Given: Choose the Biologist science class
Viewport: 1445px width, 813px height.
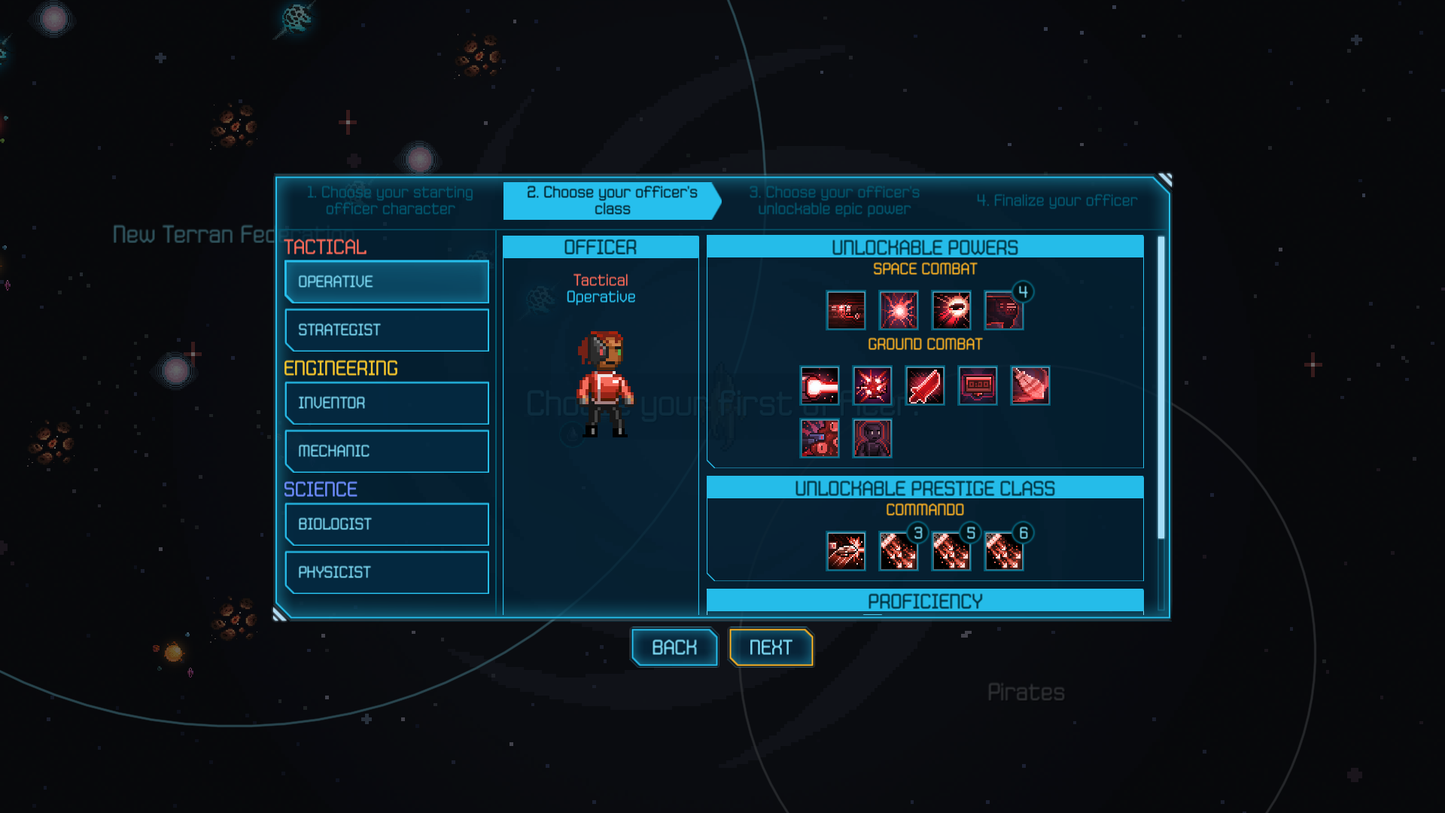Looking at the screenshot, I should pos(387,524).
